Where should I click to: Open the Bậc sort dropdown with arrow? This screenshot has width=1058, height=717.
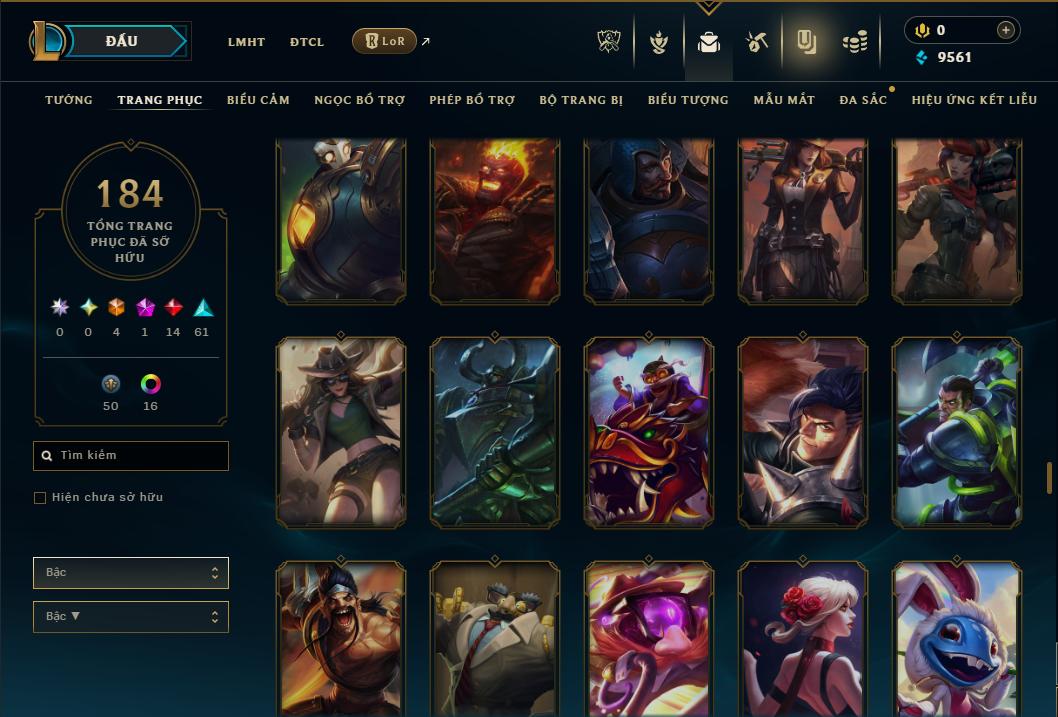(x=130, y=617)
